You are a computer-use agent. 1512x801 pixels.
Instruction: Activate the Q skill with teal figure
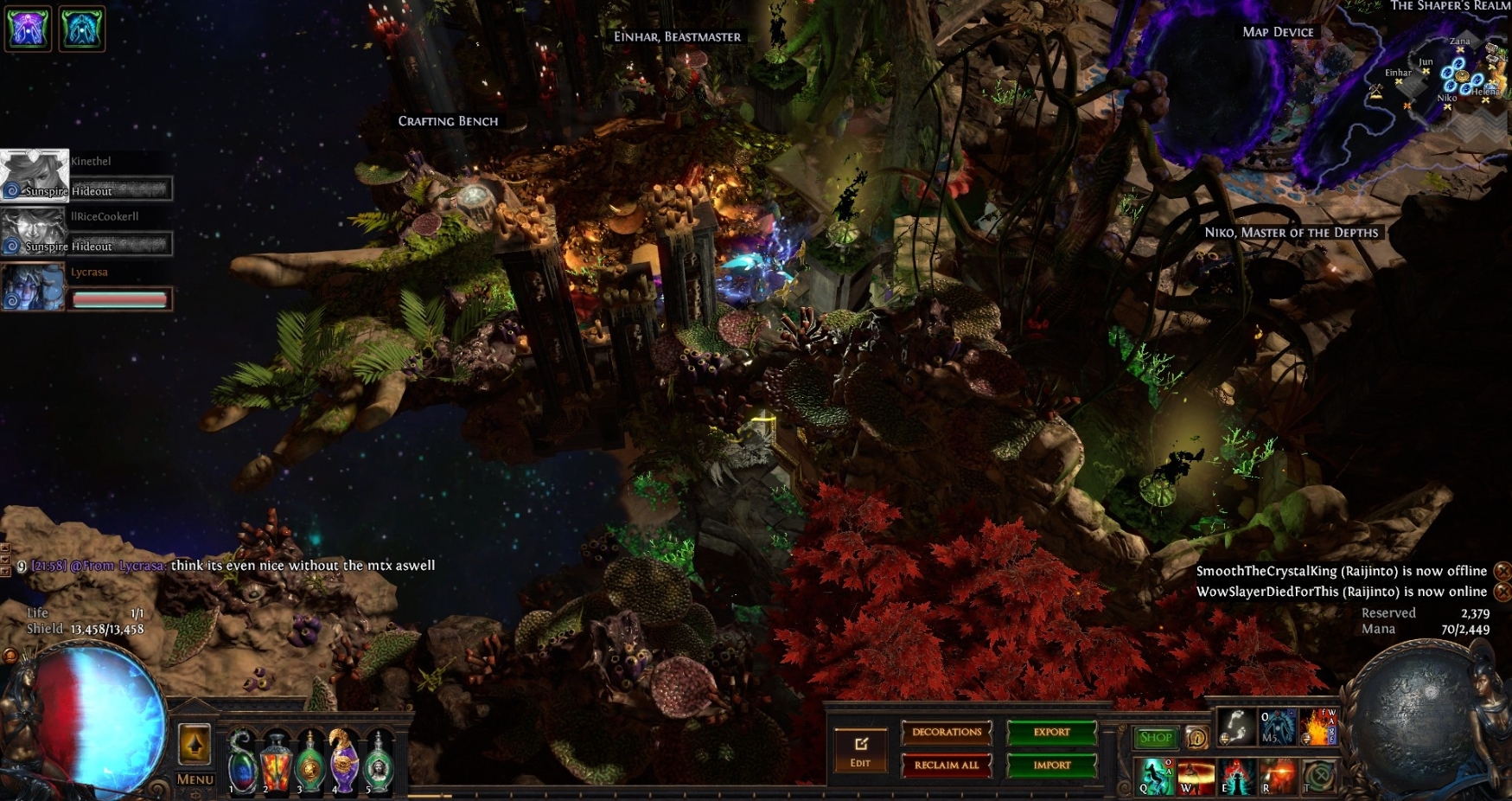pyautogui.click(x=1155, y=776)
